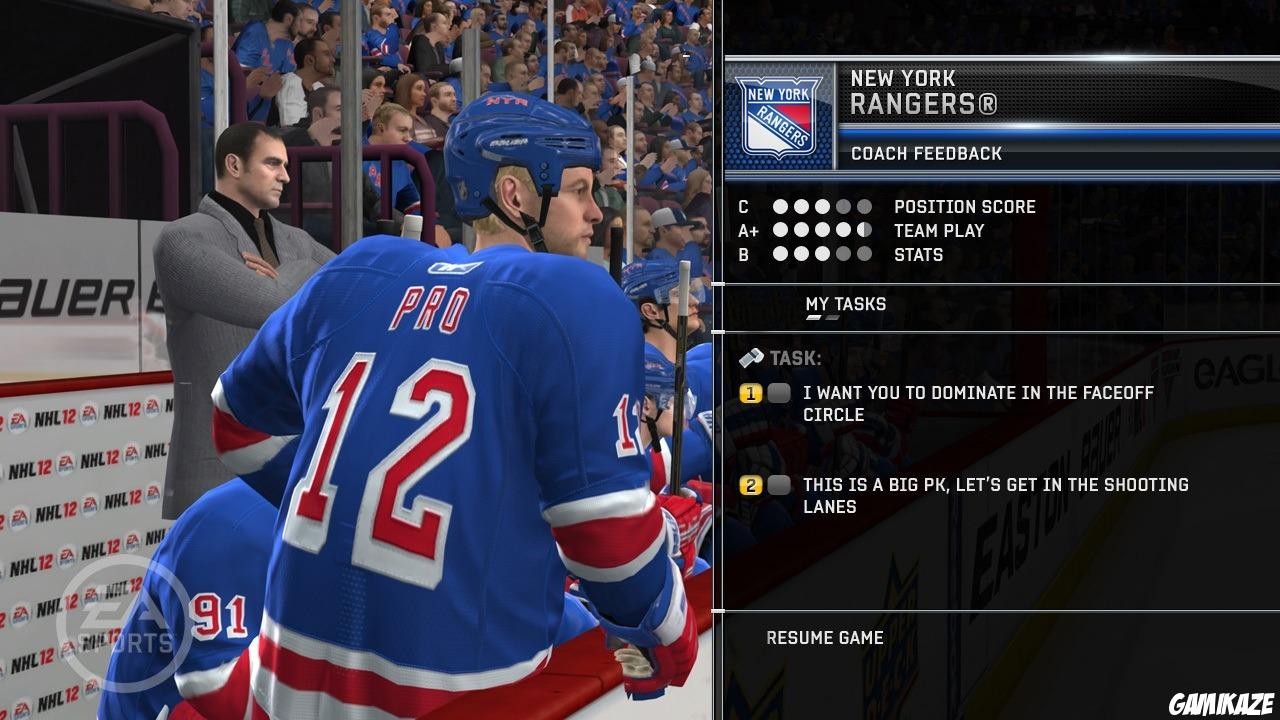The width and height of the screenshot is (1280, 720).
Task: Open the MY TASKS menu entry
Action: pyautogui.click(x=845, y=304)
